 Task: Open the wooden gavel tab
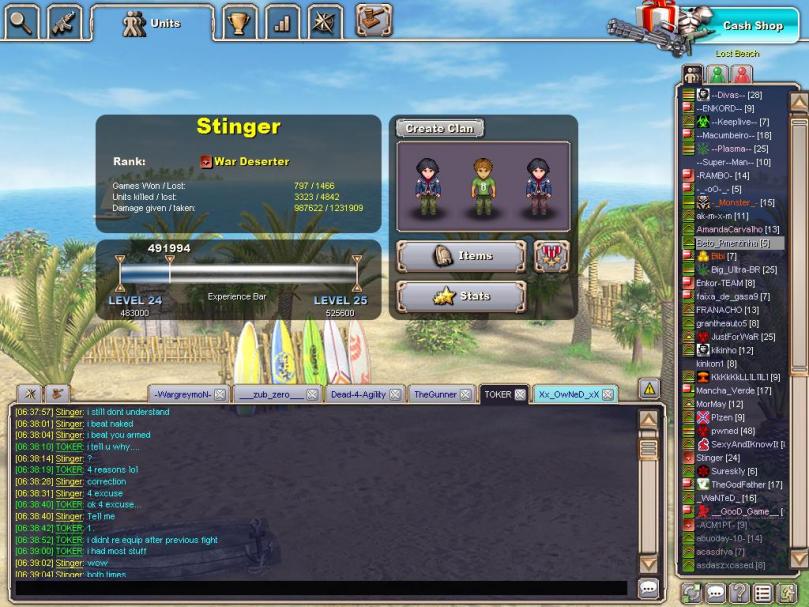tap(373, 19)
